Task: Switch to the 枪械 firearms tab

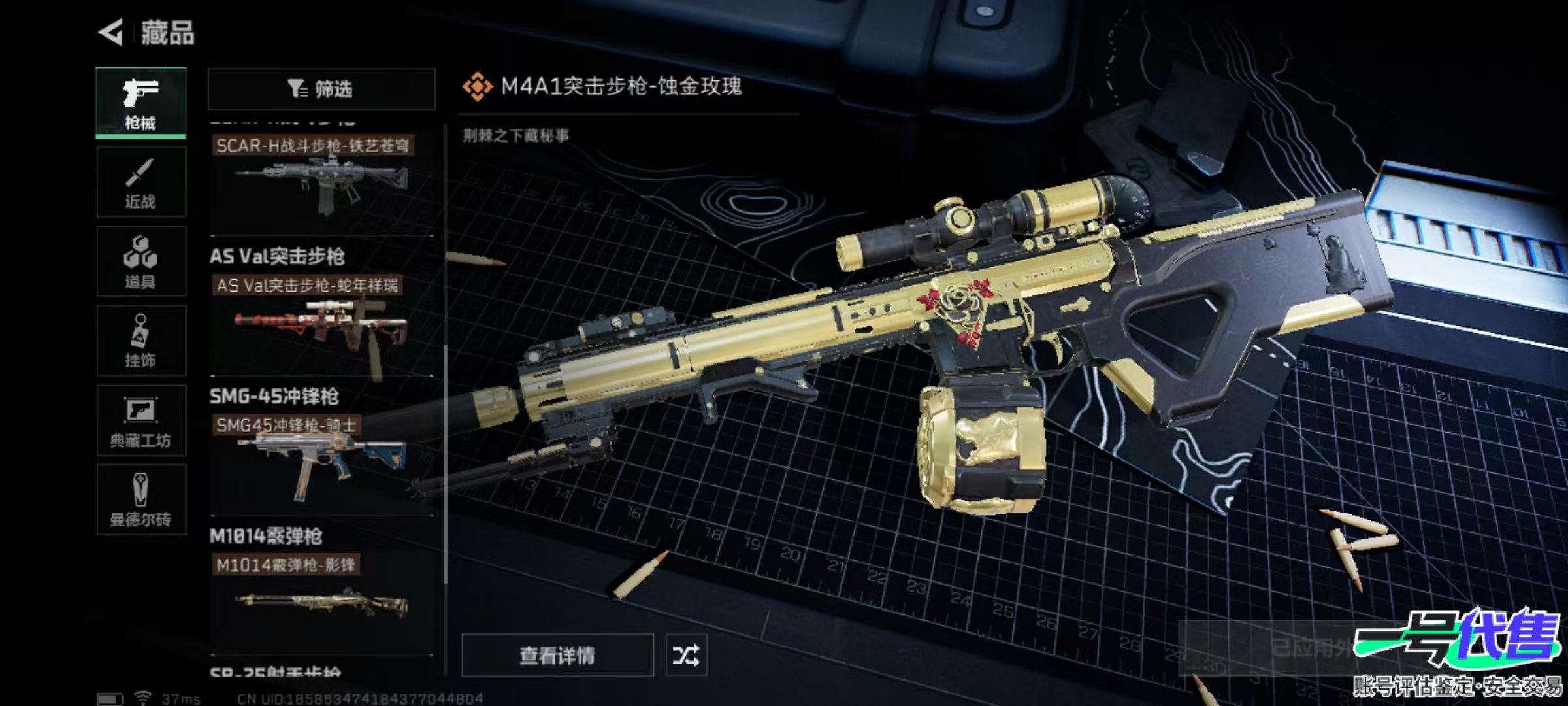Action: pos(140,103)
